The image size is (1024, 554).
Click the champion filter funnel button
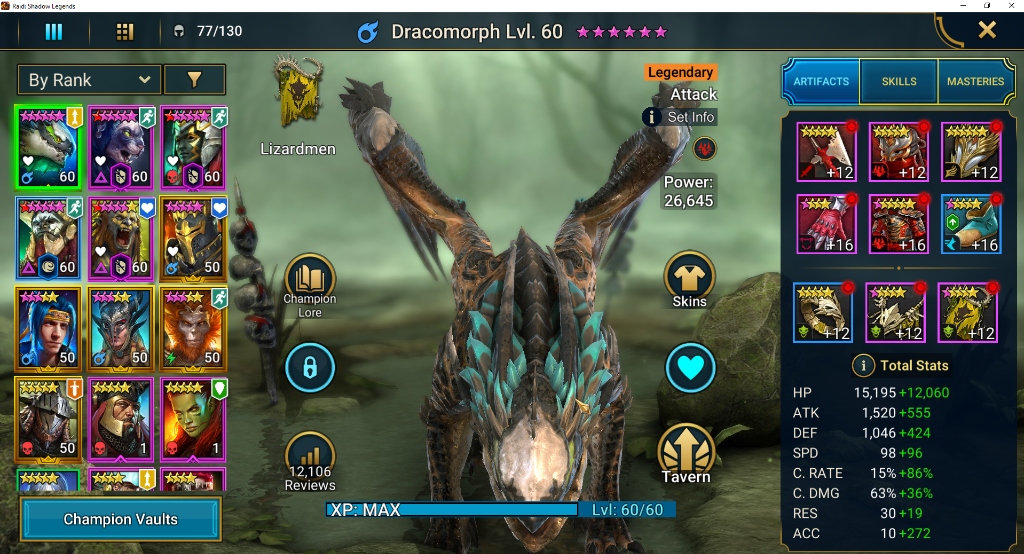point(194,80)
